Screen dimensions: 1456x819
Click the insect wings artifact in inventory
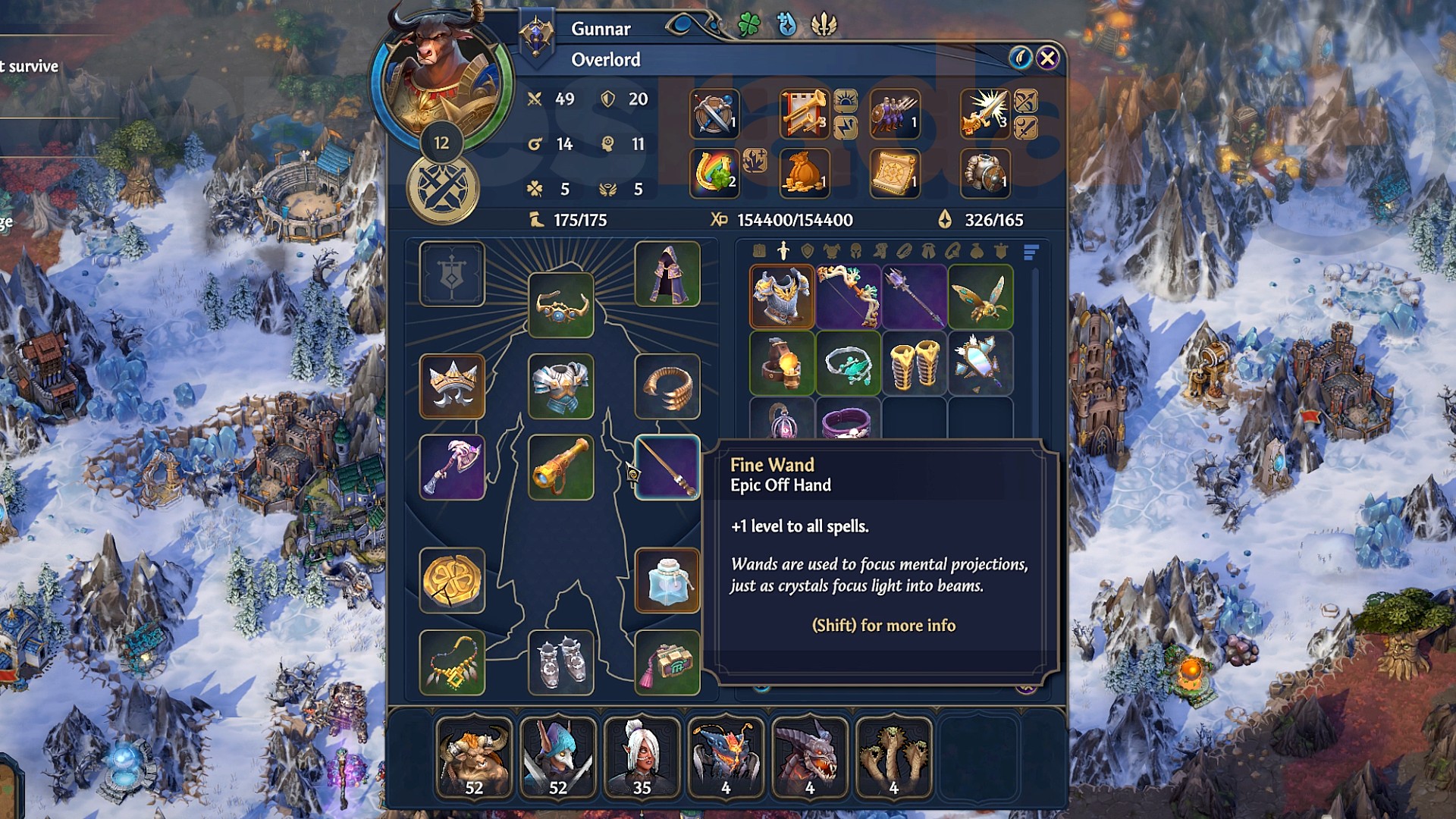981,296
